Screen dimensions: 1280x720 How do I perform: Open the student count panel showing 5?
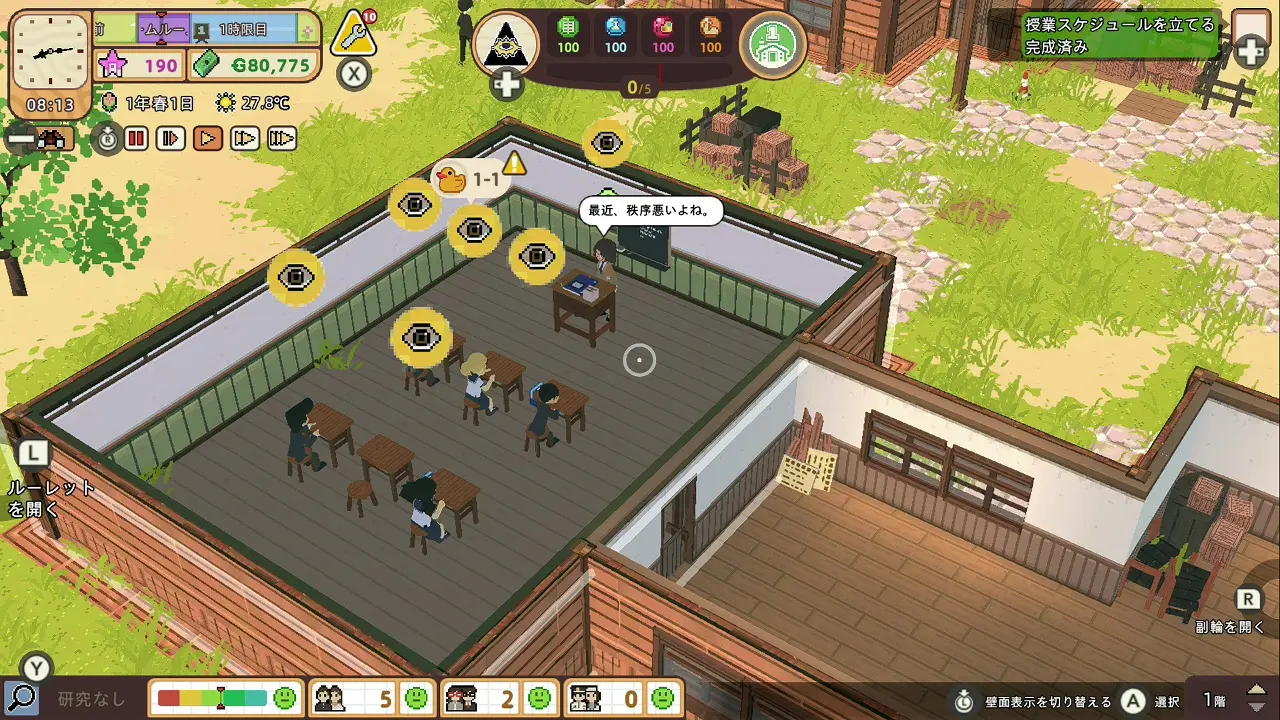tap(371, 698)
